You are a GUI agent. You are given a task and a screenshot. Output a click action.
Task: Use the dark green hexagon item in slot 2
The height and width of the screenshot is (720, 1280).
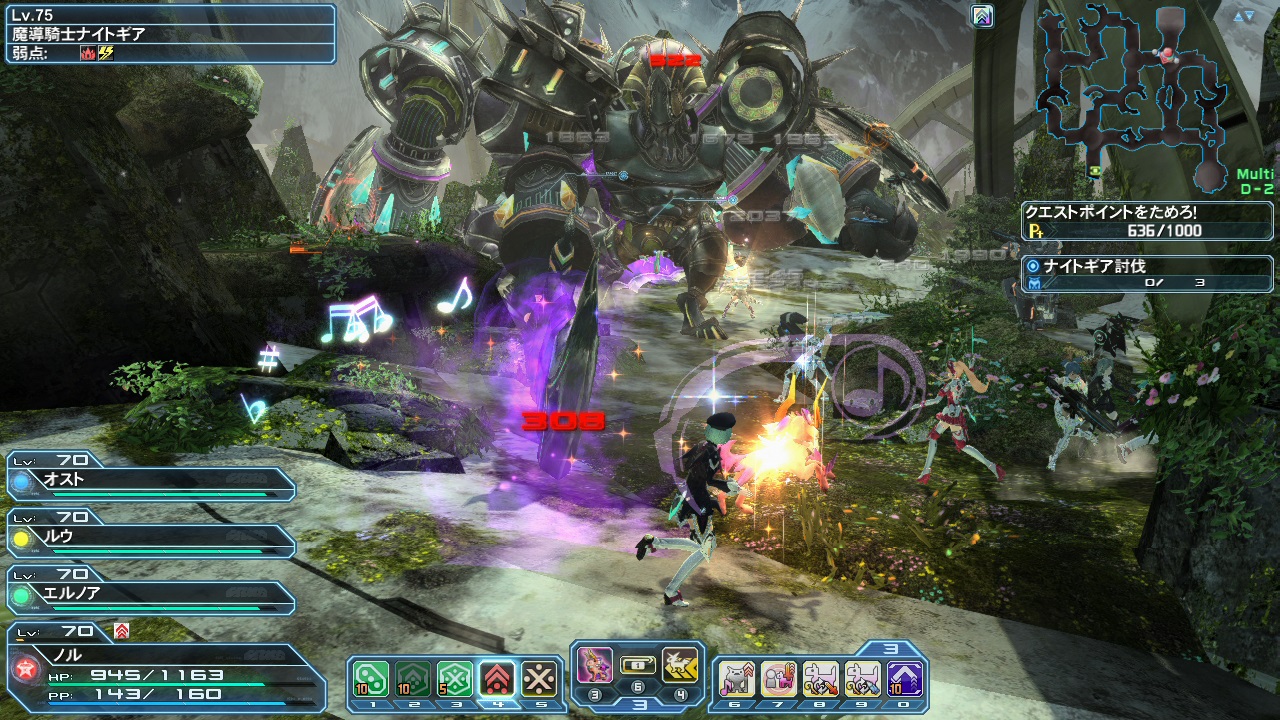412,679
